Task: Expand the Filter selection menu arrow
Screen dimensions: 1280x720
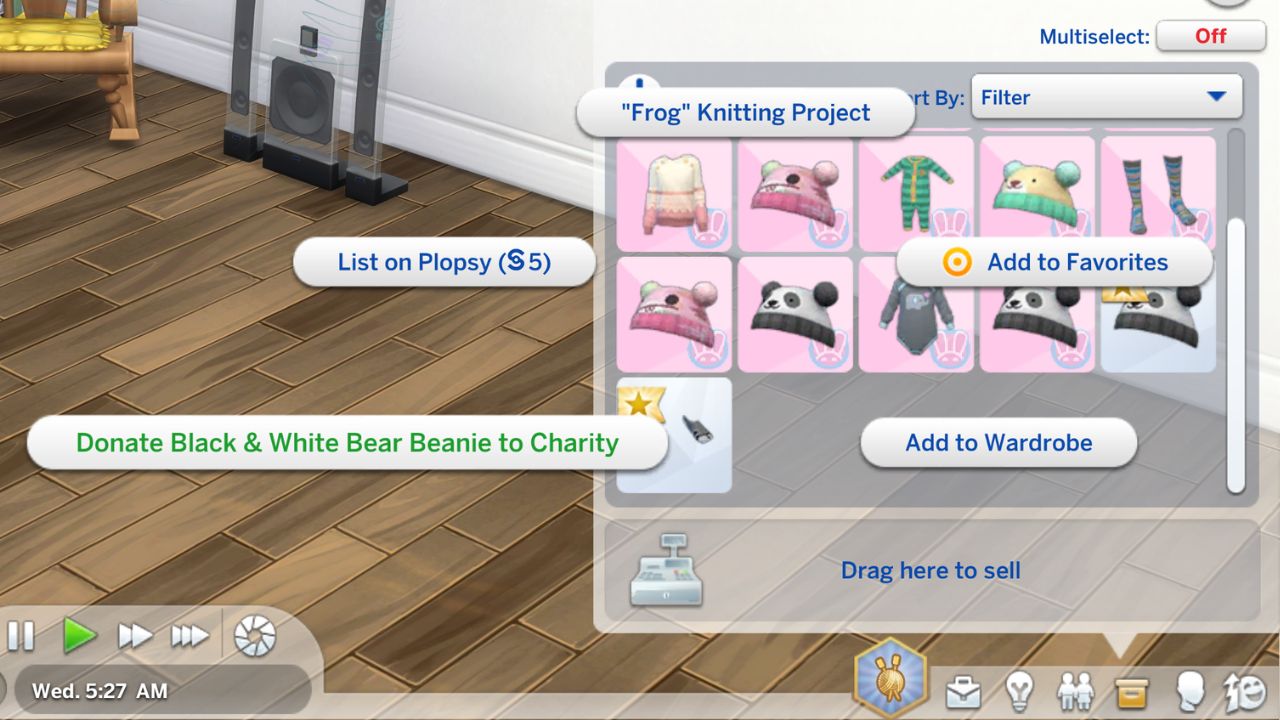Action: click(x=1217, y=97)
